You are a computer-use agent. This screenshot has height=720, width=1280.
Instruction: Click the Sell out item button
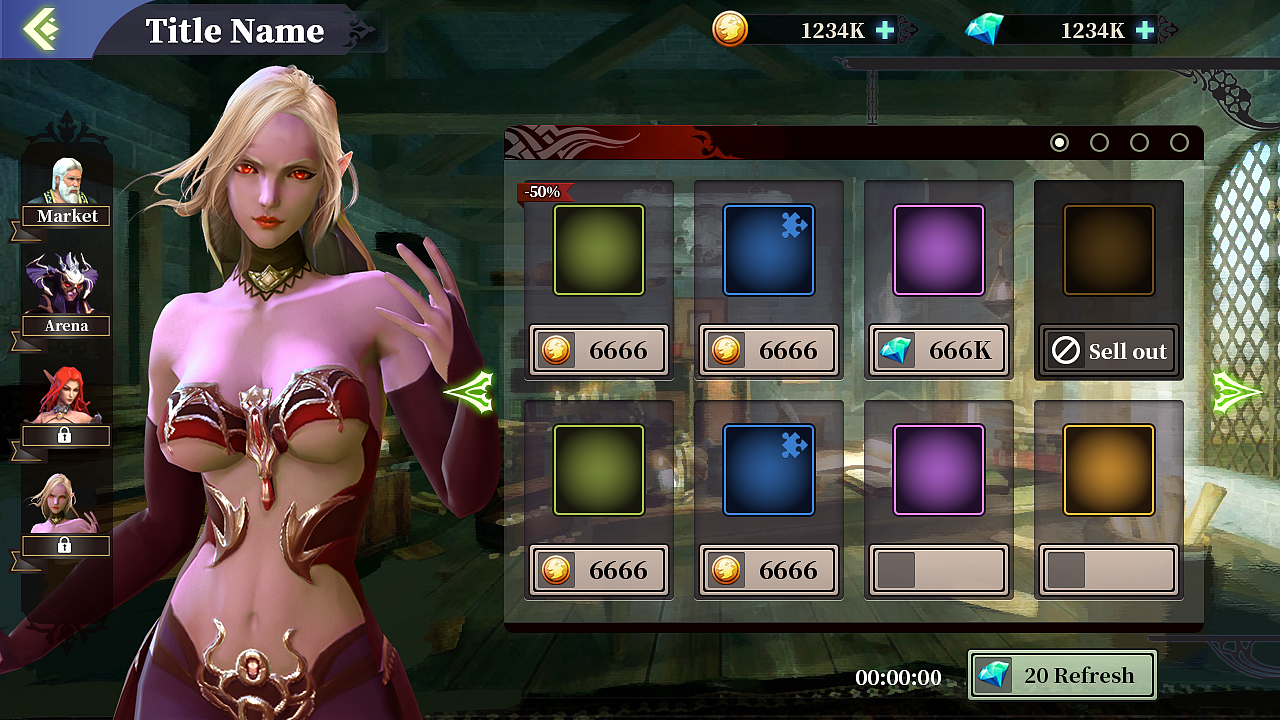pyautogui.click(x=1108, y=350)
